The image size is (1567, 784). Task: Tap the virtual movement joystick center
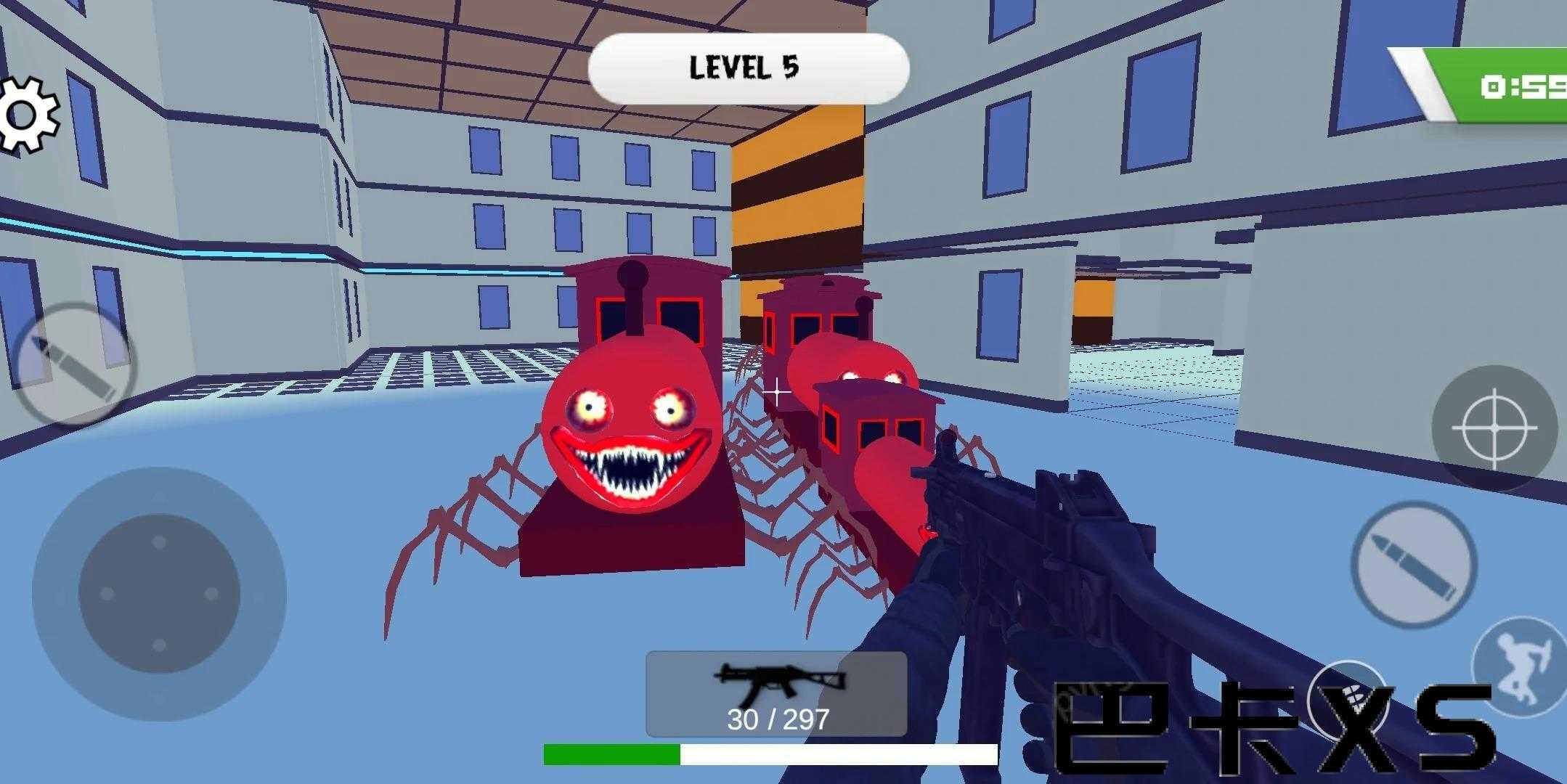(159, 593)
